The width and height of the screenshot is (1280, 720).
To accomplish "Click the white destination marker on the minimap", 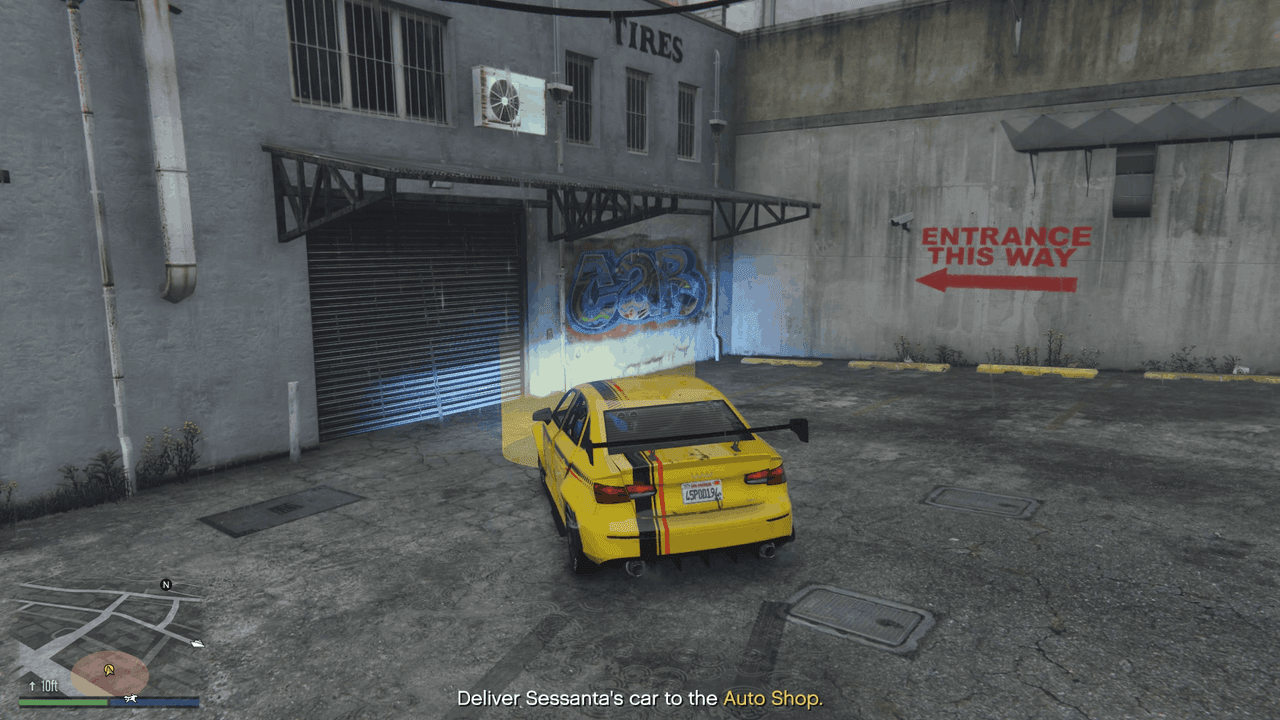I will pos(197,644).
